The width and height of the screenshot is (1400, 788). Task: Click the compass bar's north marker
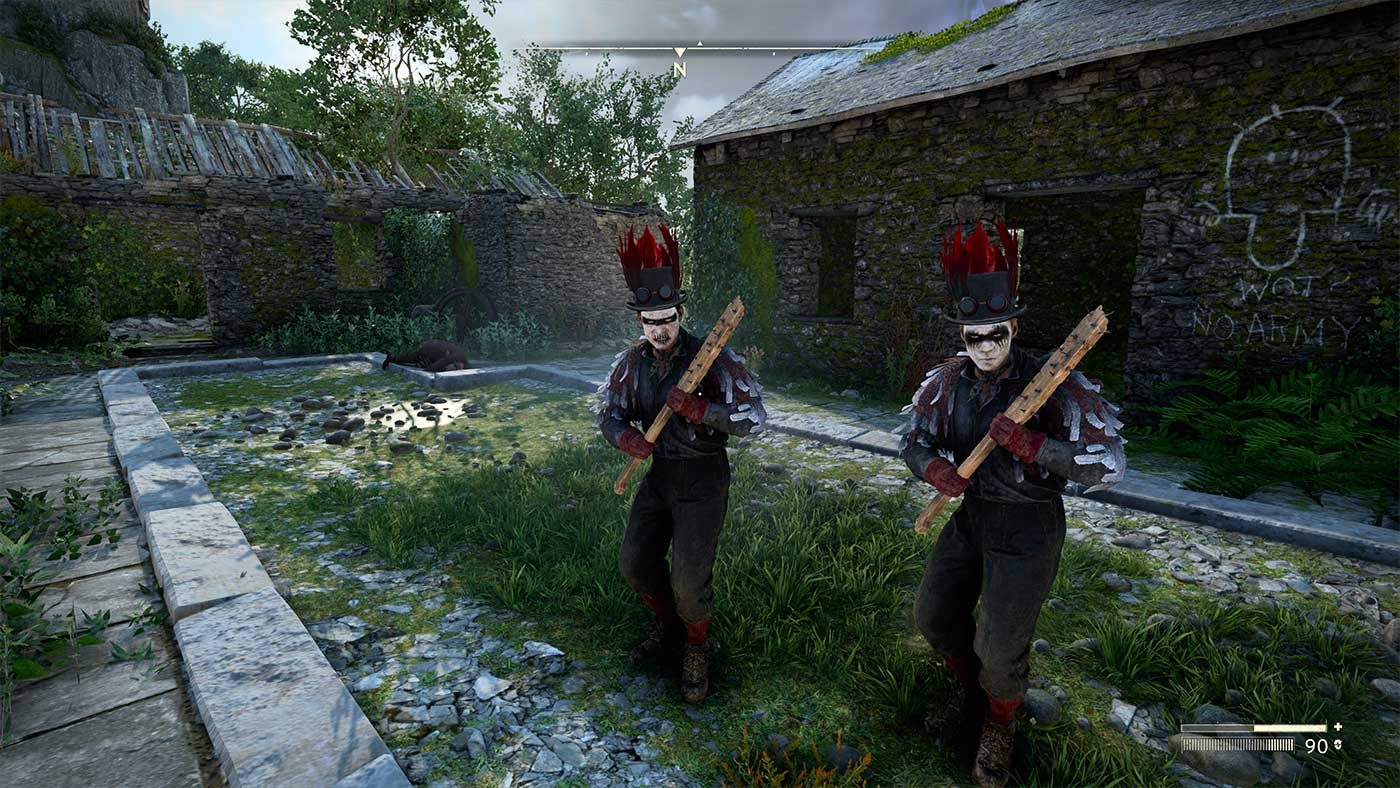pyautogui.click(x=679, y=68)
